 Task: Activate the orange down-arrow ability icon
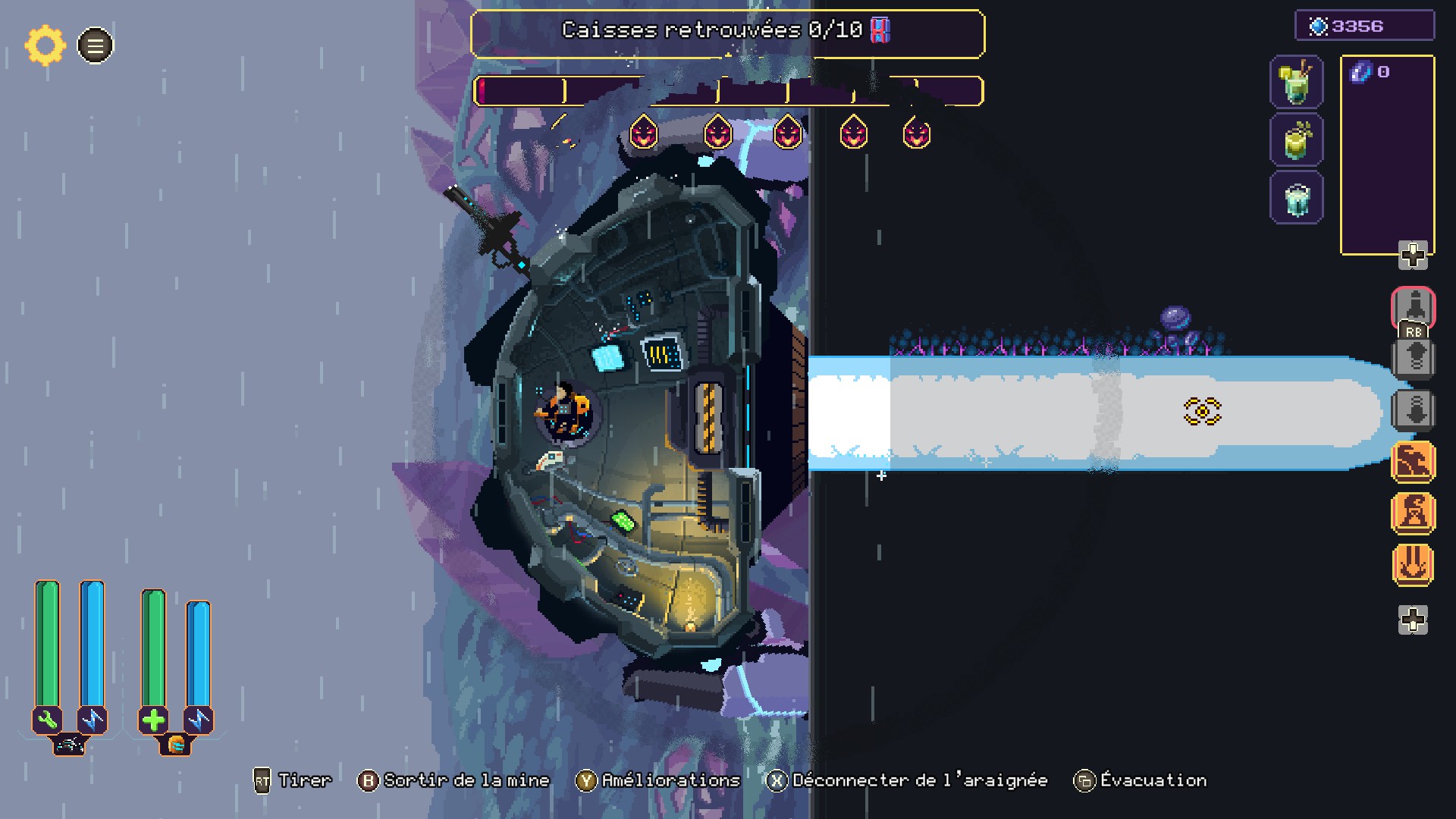1414,564
